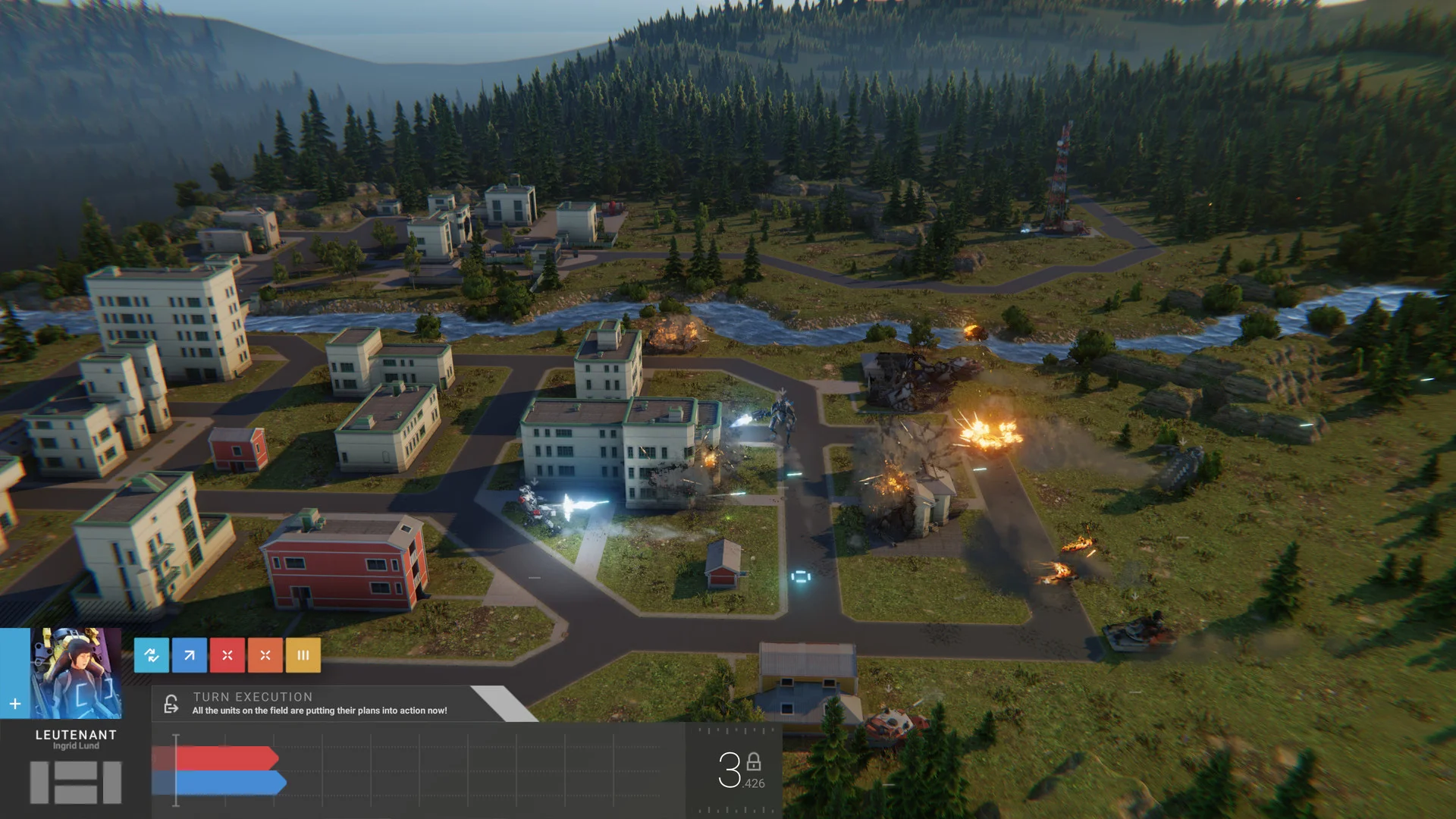The width and height of the screenshot is (1456, 819).
Task: Click the plus button beside the portrait
Action: 15,704
